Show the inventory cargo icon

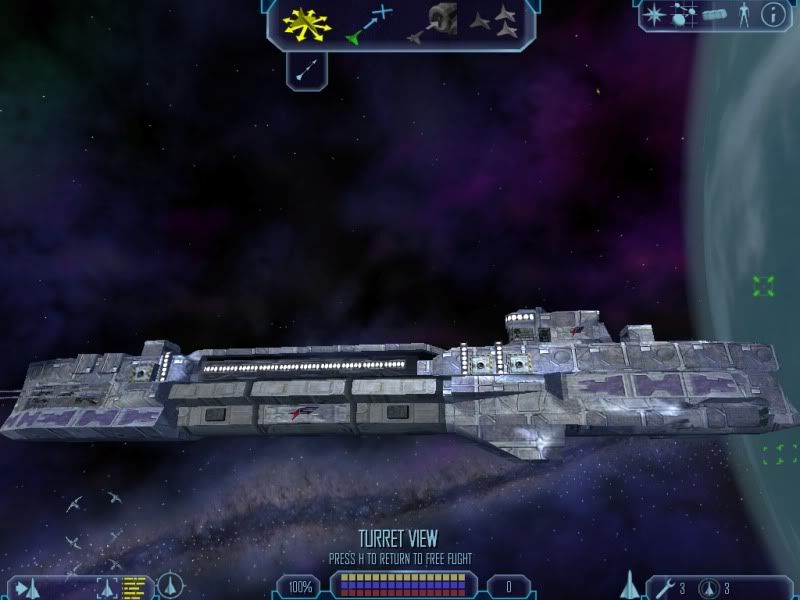(x=713, y=14)
